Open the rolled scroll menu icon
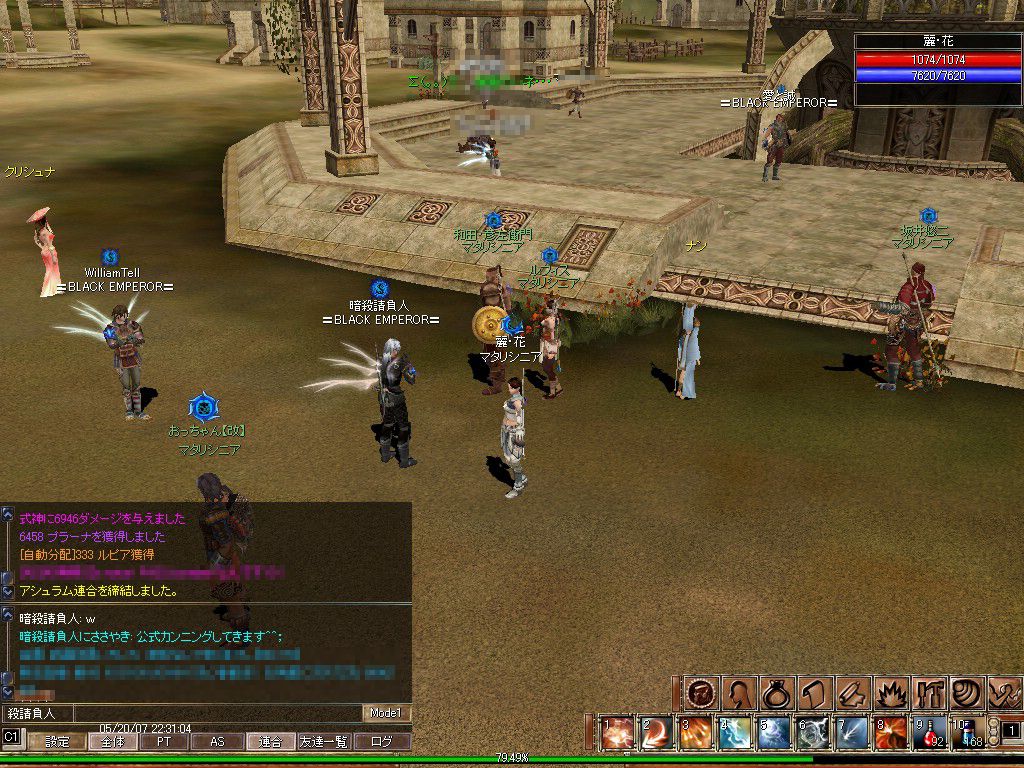 852,693
